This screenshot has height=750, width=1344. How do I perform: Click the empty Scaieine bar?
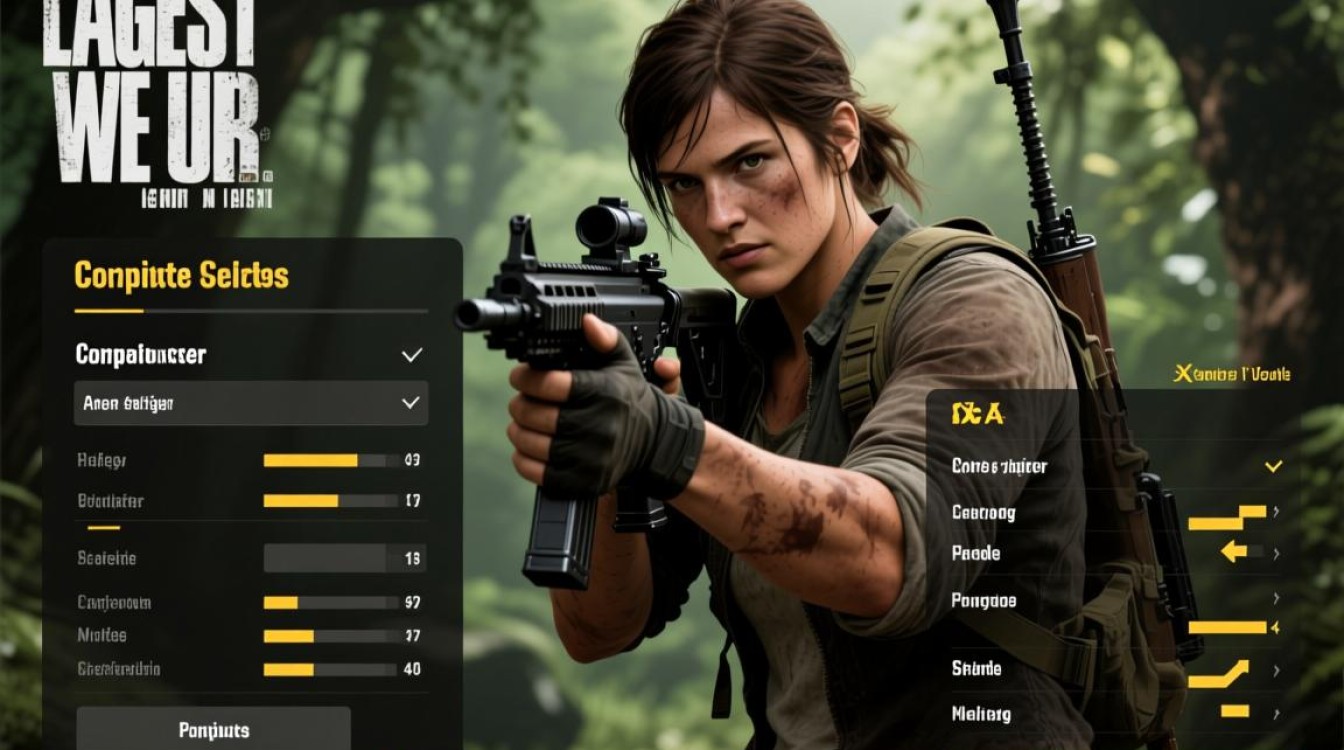(x=330, y=559)
